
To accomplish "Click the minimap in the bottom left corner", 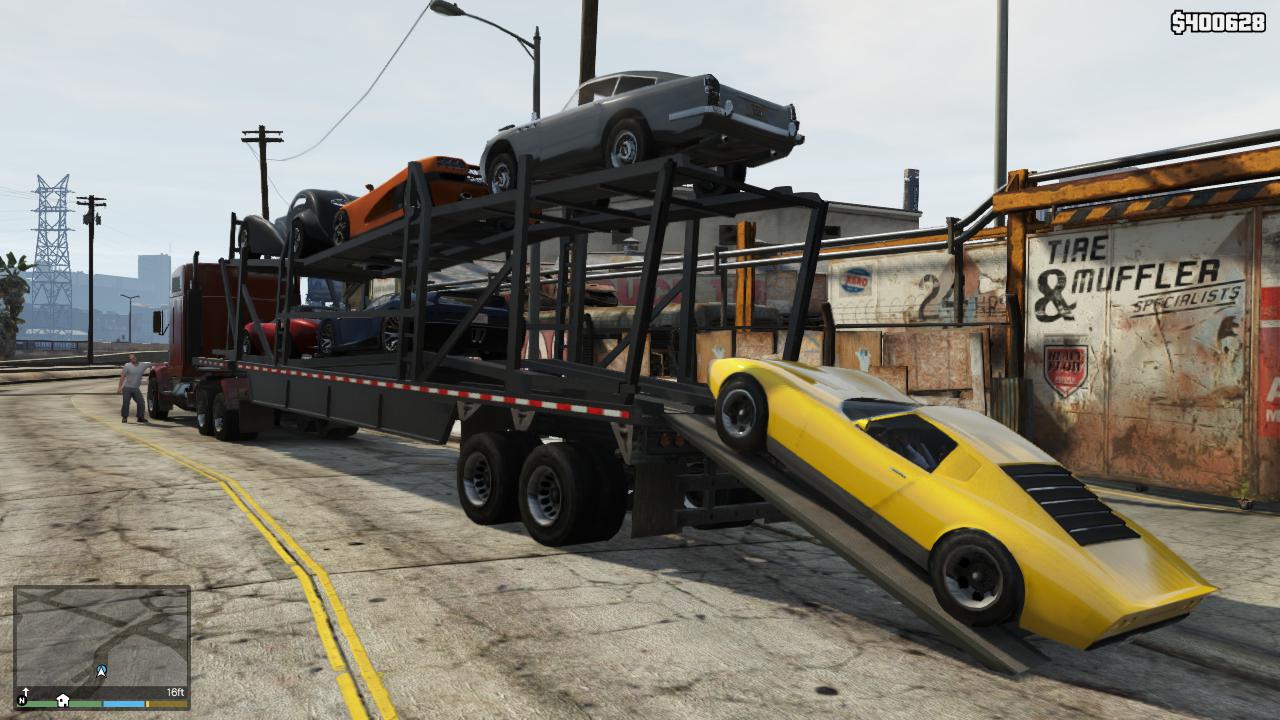I will coord(100,640).
